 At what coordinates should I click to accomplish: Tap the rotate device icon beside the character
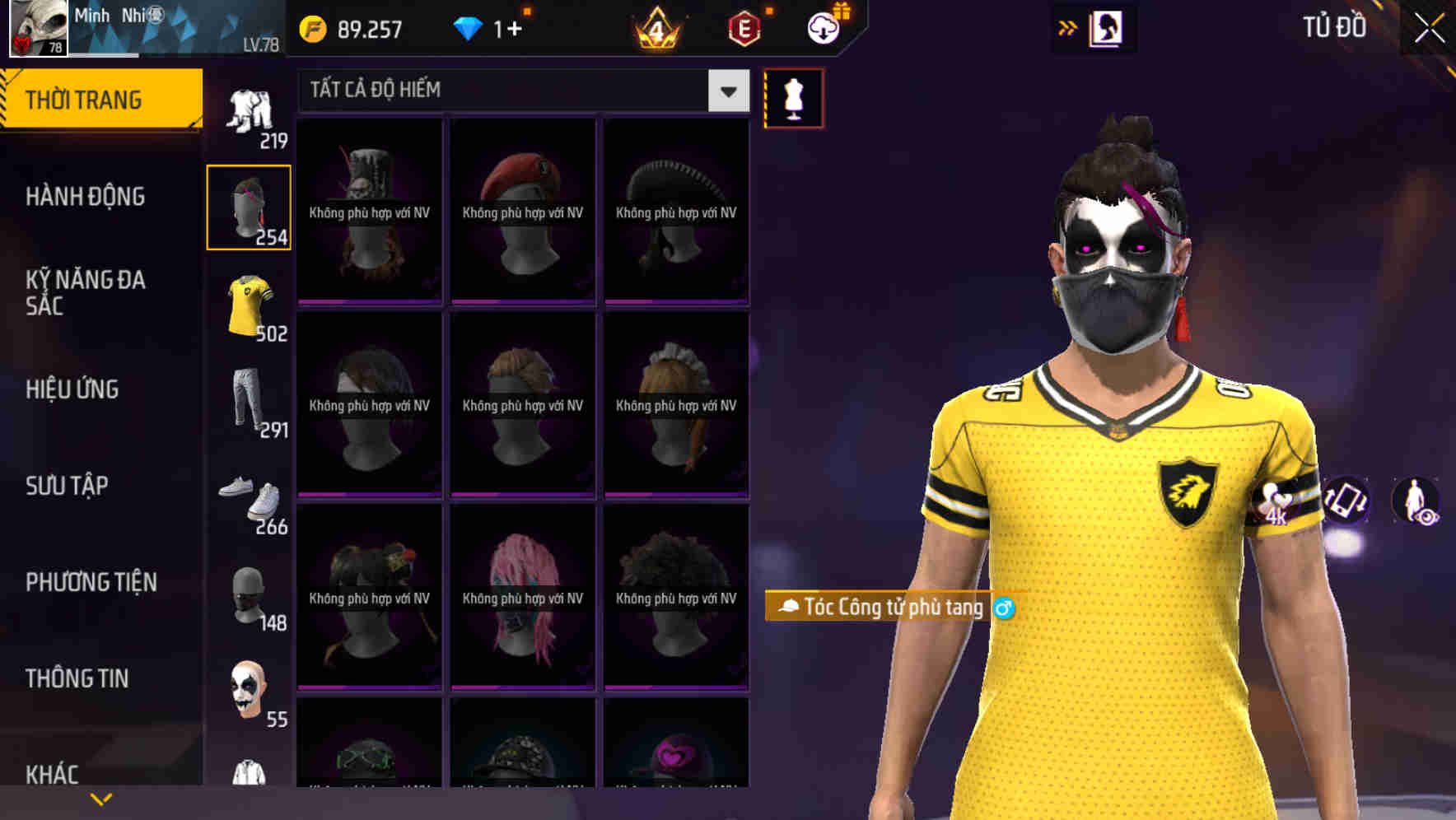coord(1346,502)
